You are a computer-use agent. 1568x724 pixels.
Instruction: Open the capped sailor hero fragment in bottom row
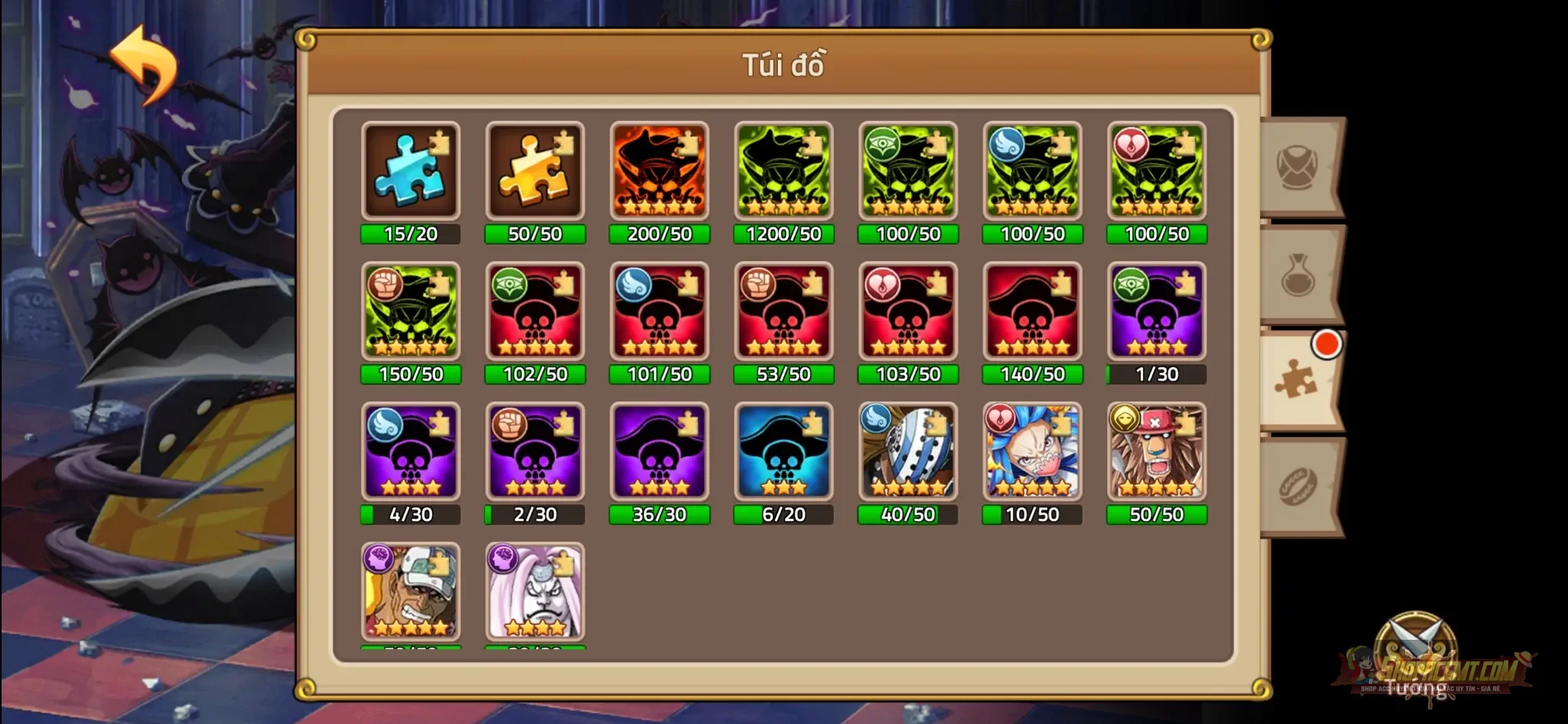[x=410, y=594]
